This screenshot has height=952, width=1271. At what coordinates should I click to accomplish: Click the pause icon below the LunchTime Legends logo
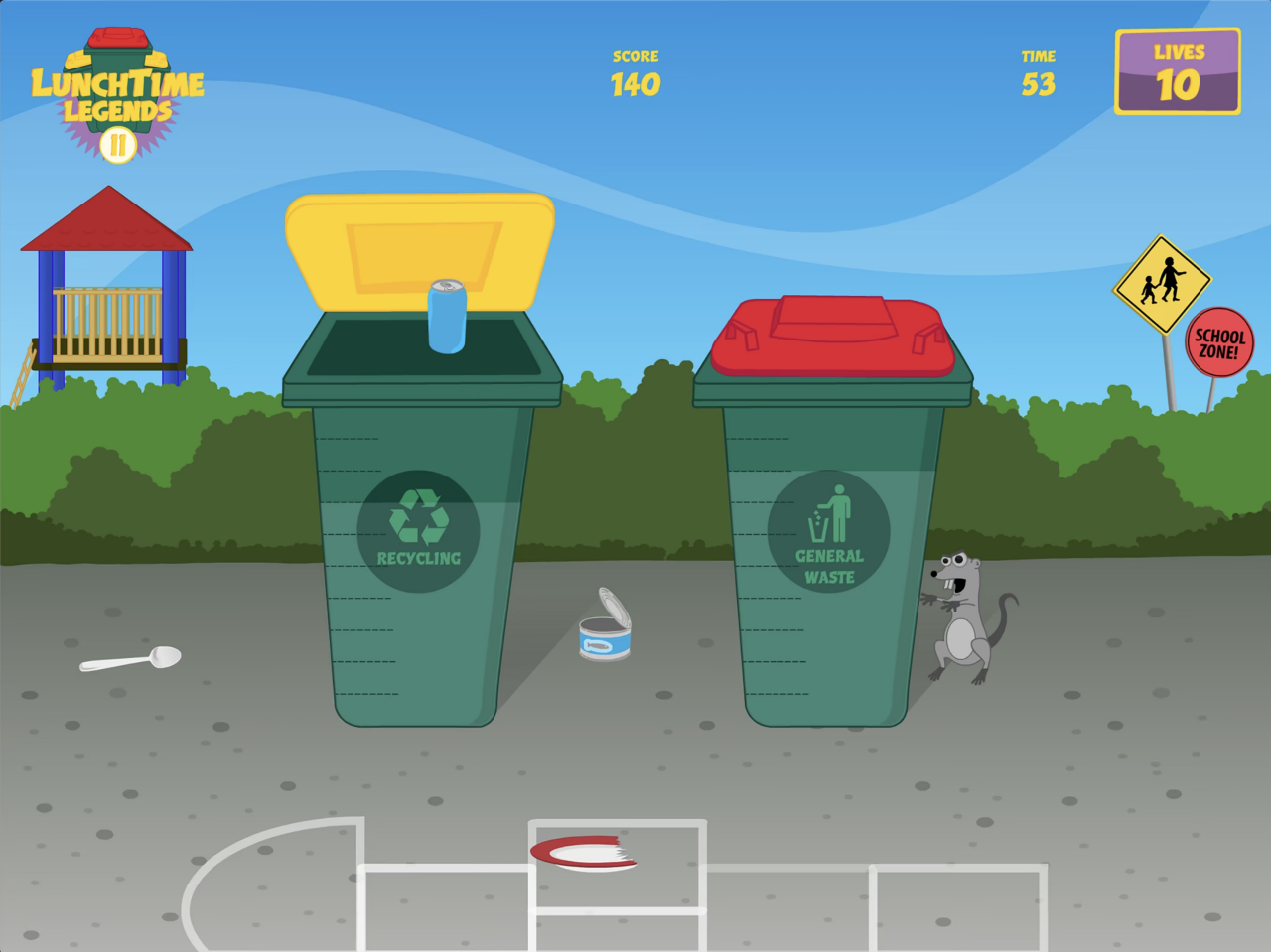116,147
